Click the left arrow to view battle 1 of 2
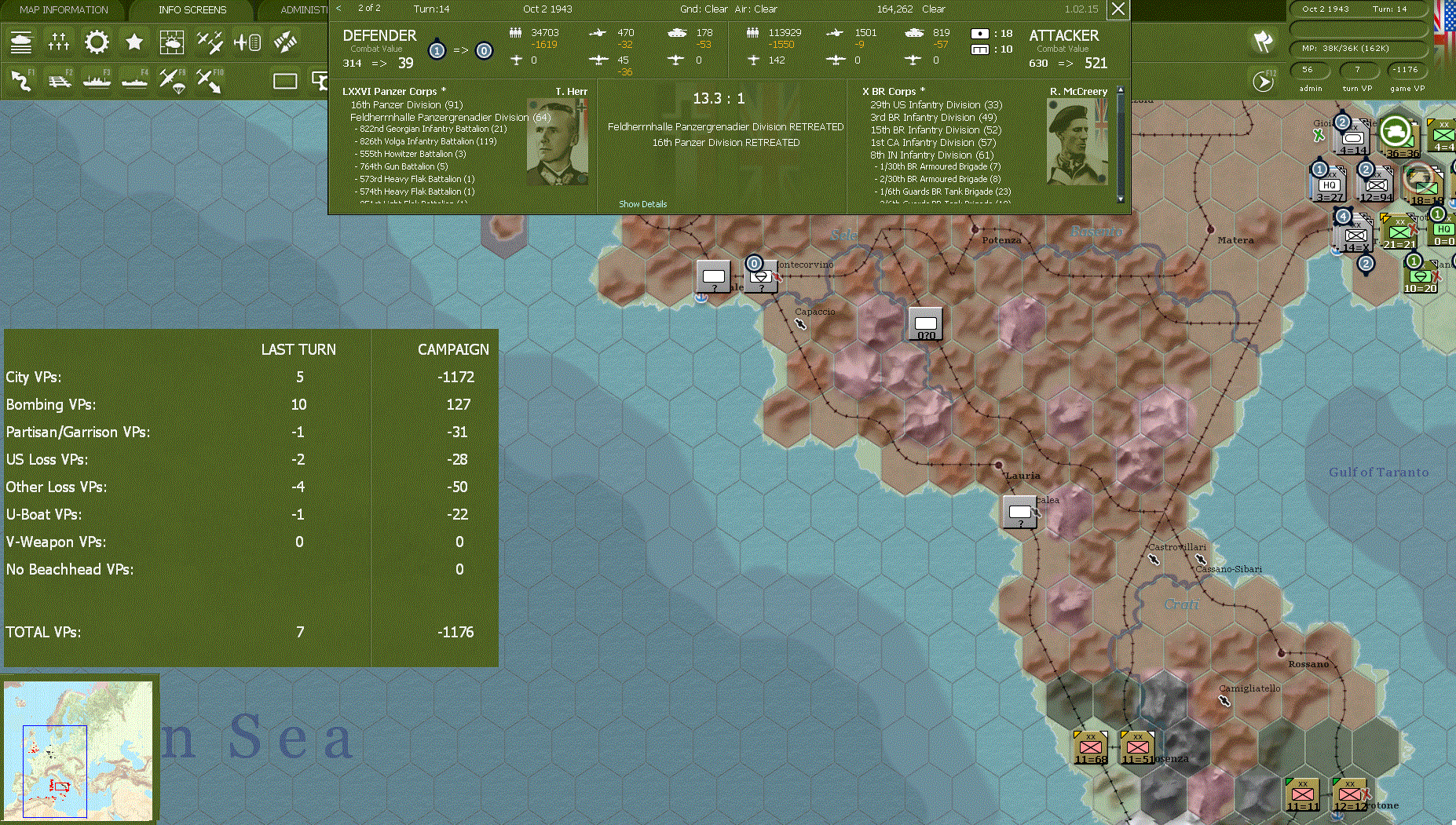1456x825 pixels. tap(337, 9)
